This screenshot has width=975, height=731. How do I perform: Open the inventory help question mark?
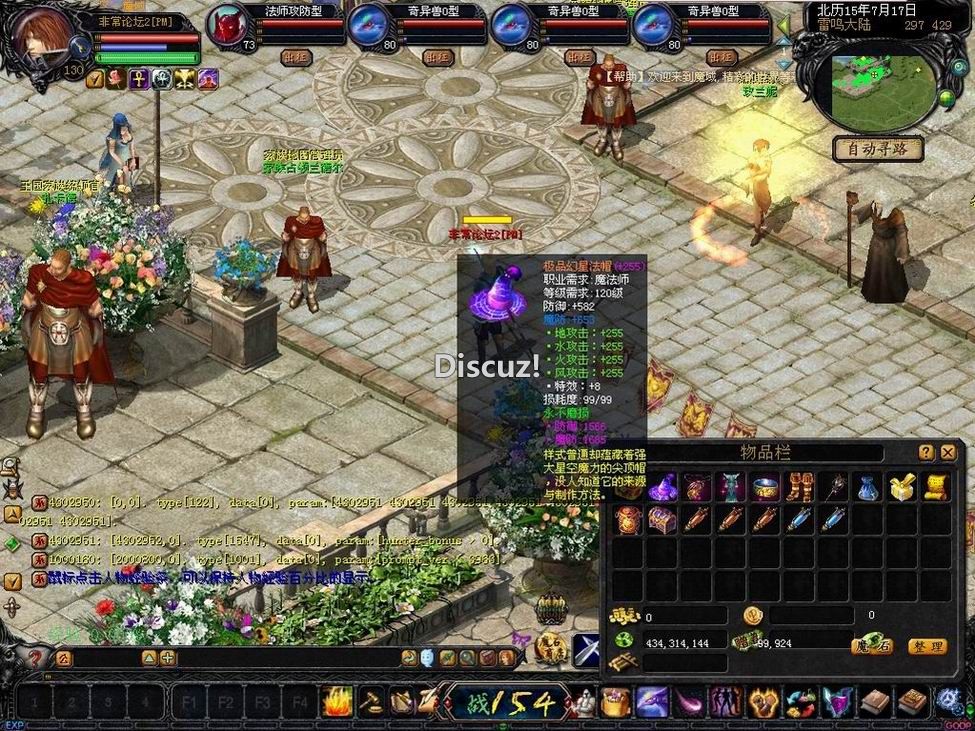pos(926,453)
